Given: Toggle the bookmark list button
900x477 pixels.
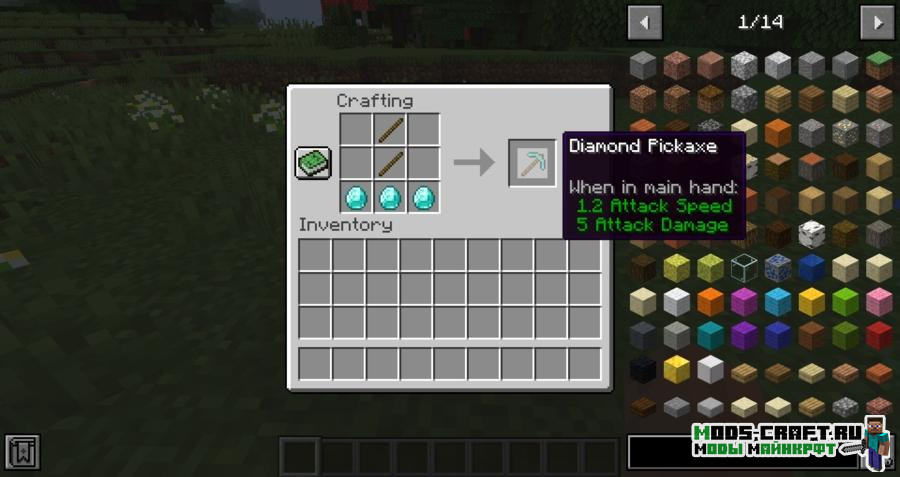Looking at the screenshot, I should (22, 453).
